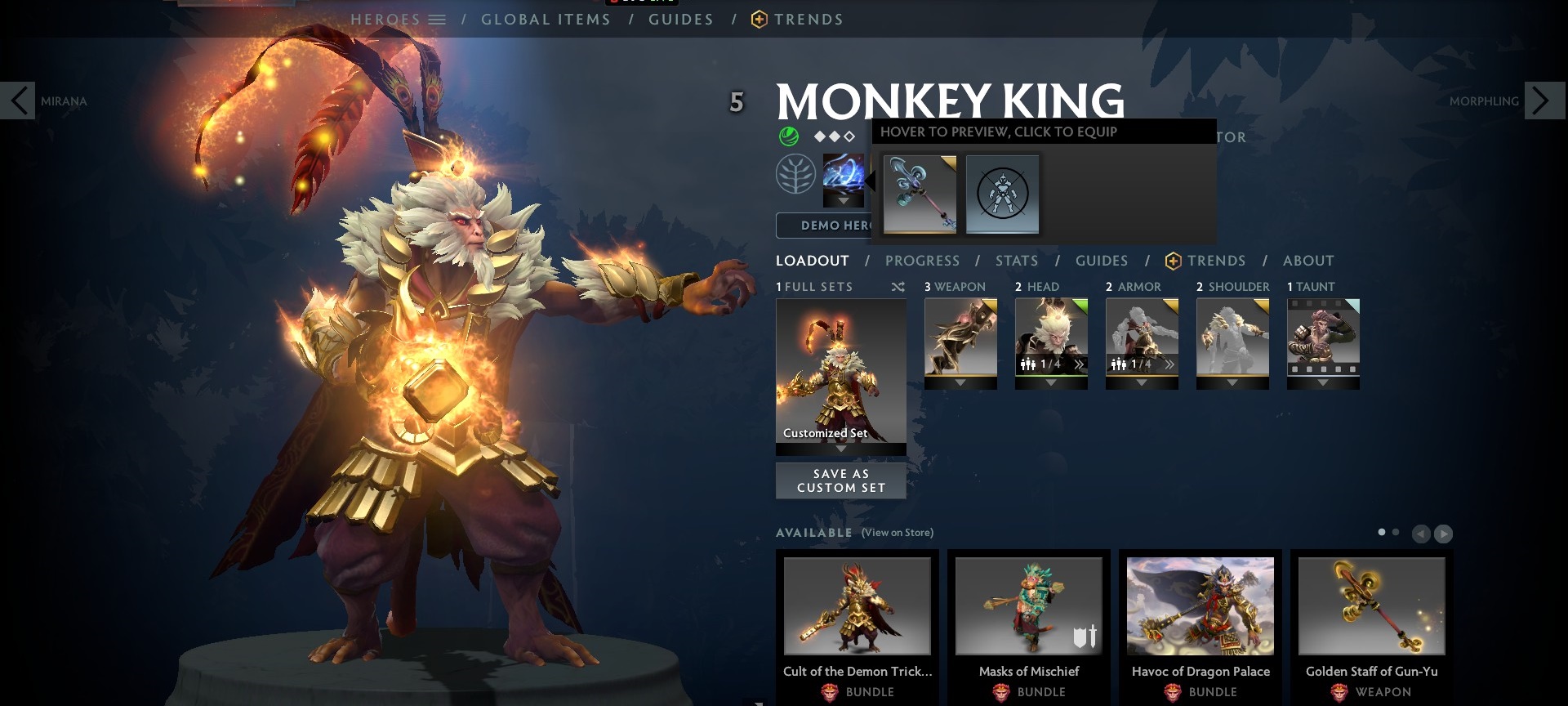The width and height of the screenshot is (1568, 706).
Task: Open the dropdown arrow under the Weapon slot
Action: pyautogui.click(x=960, y=381)
